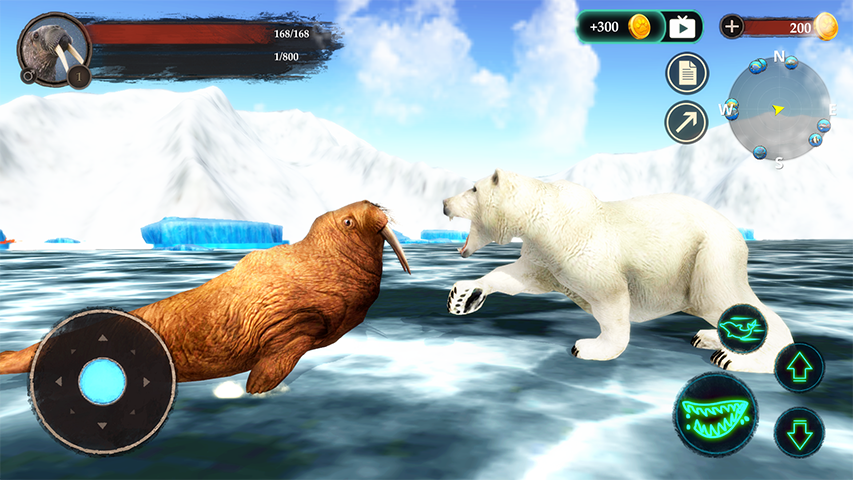Tap the green down arrow button
Screen dimensions: 853x480
pos(799,432)
